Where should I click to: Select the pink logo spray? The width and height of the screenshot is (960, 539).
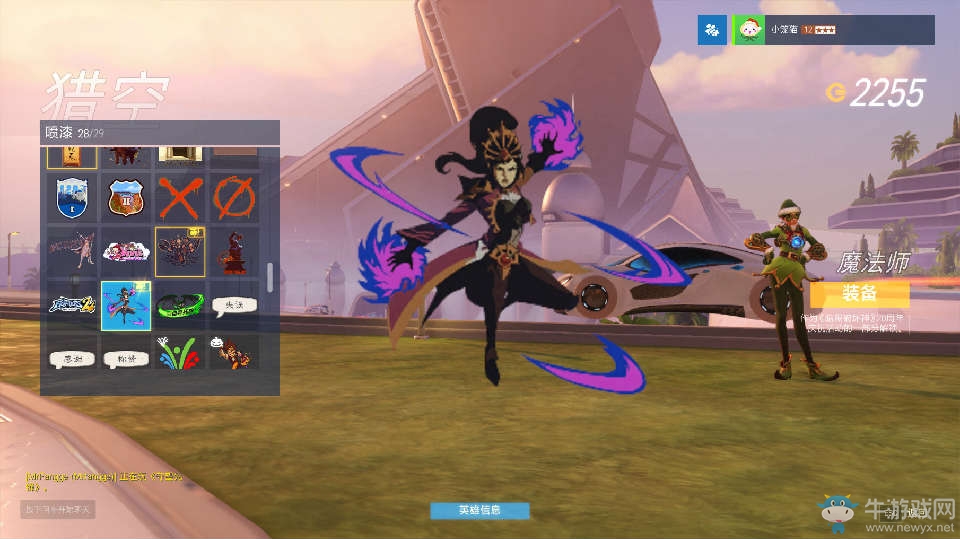(126, 251)
